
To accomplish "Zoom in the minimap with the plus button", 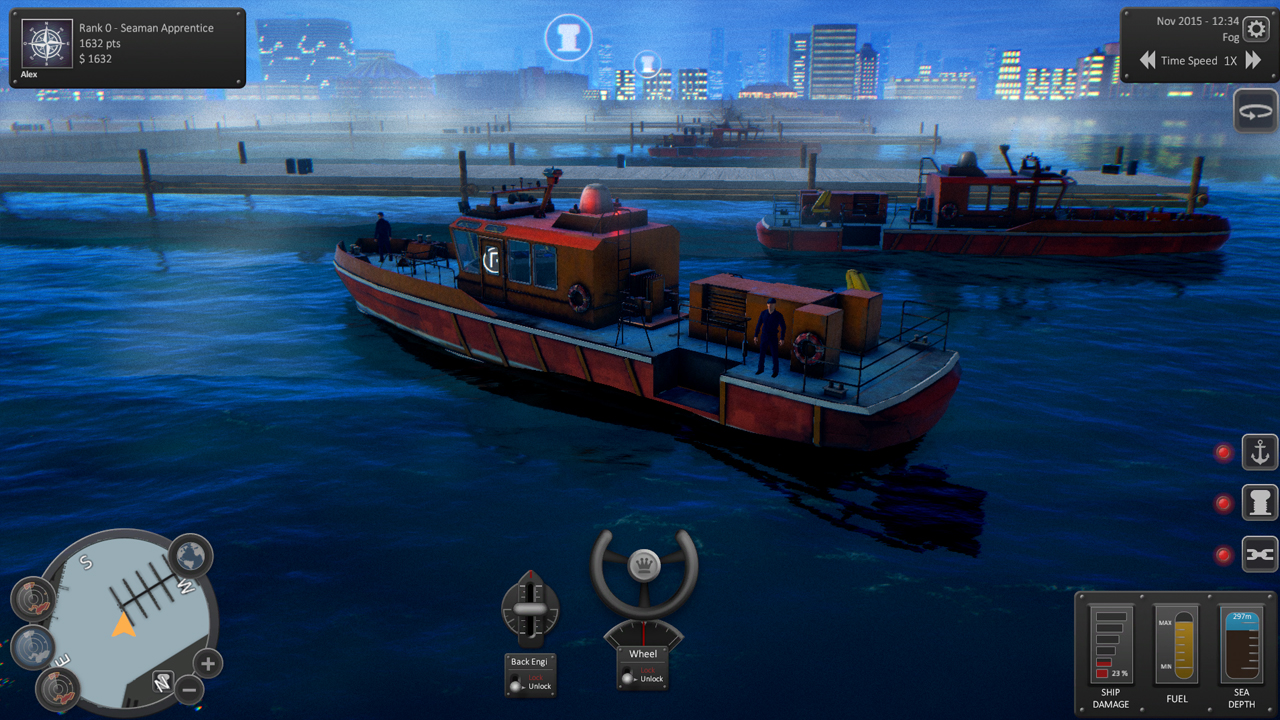I will pos(207,664).
